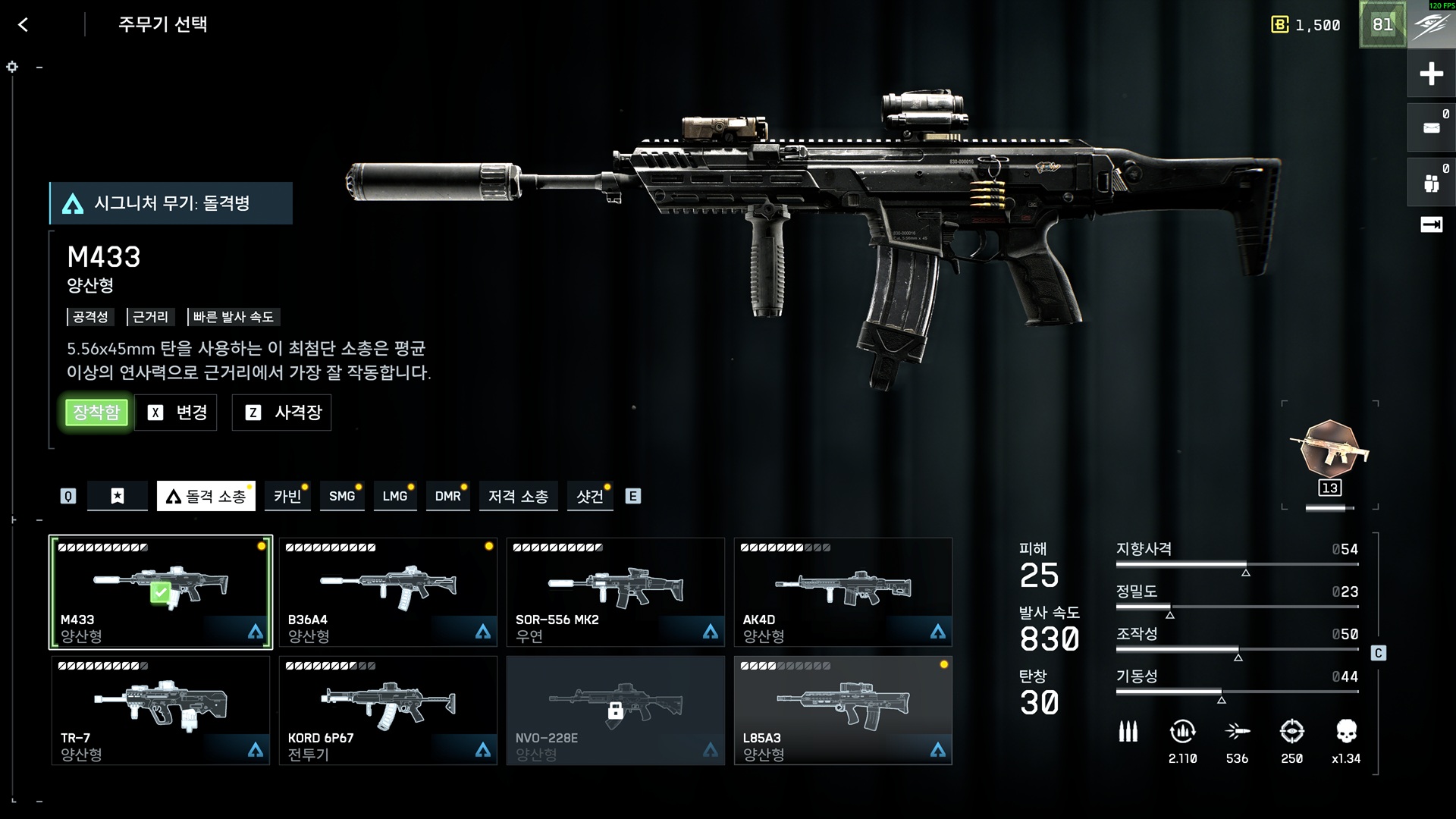This screenshot has width=1456, height=819.
Task: Open the 변경 modify weapon option
Action: (x=176, y=413)
